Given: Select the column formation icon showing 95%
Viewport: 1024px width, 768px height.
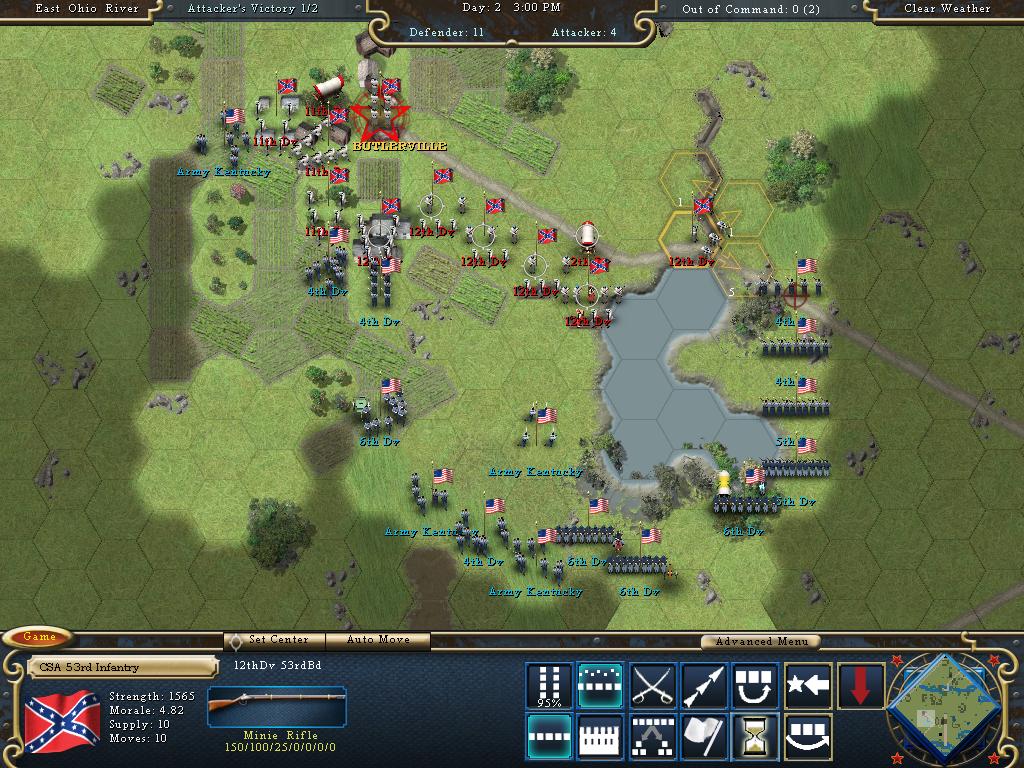Looking at the screenshot, I should coord(550,686).
